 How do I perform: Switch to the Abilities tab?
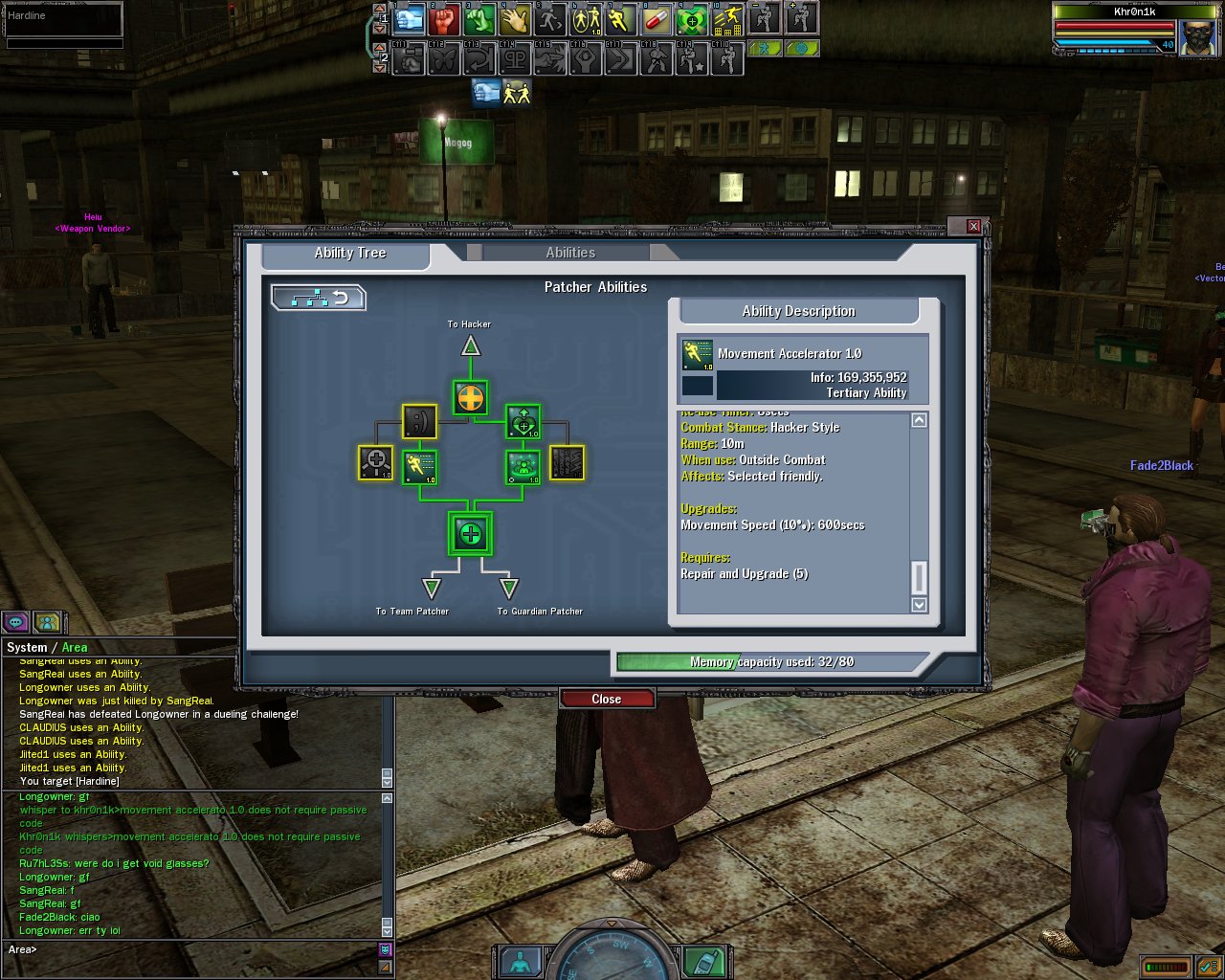coord(570,253)
